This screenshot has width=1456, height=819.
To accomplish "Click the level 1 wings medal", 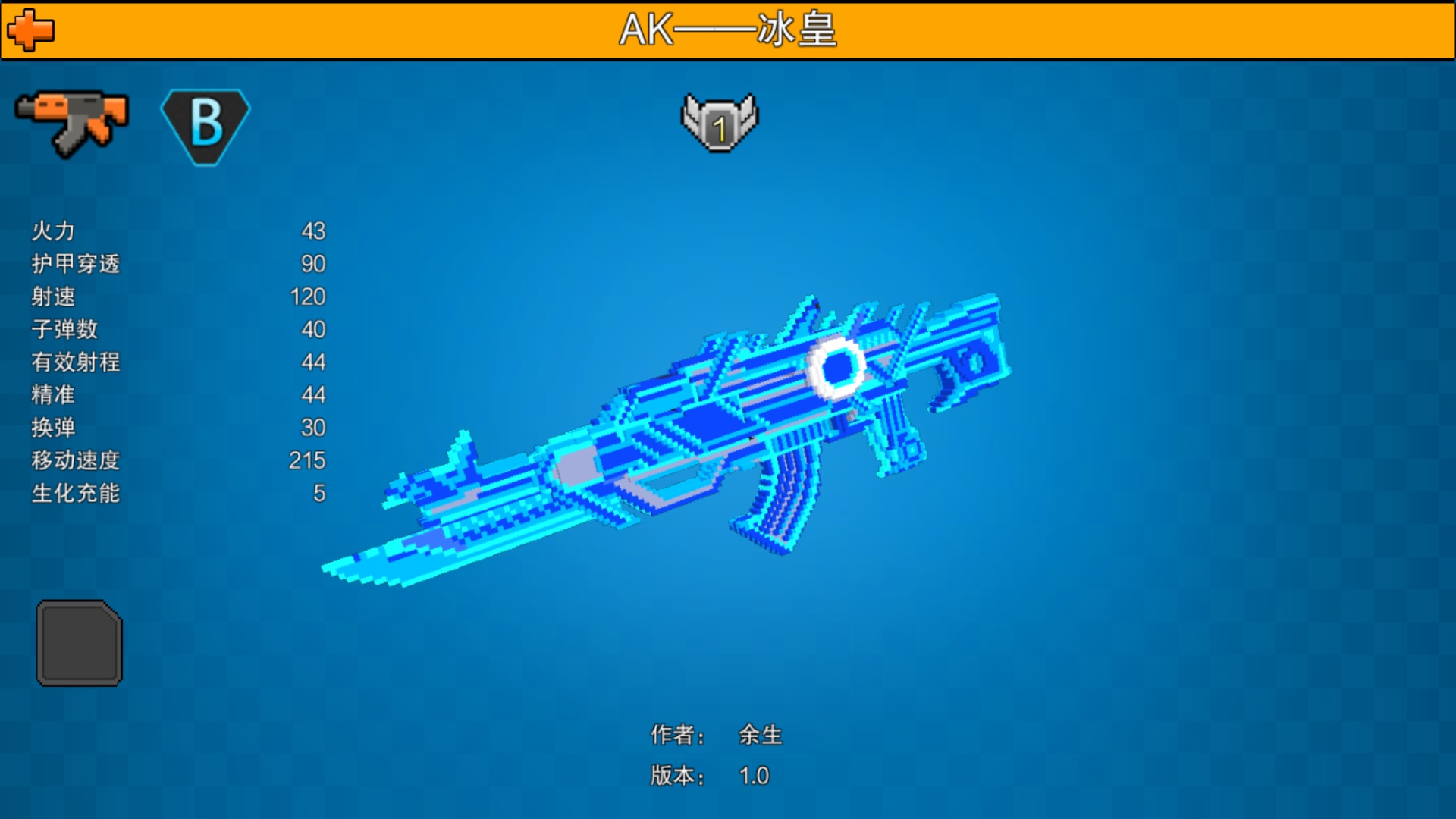I will [x=720, y=121].
